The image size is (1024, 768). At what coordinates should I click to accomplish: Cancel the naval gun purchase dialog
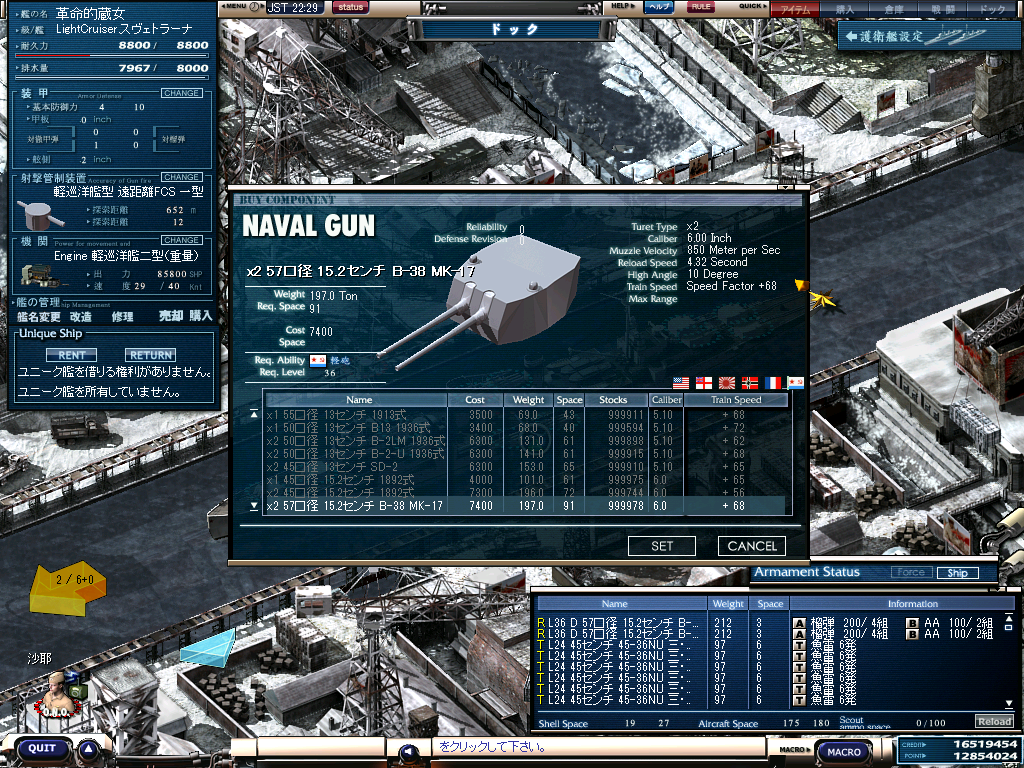752,546
